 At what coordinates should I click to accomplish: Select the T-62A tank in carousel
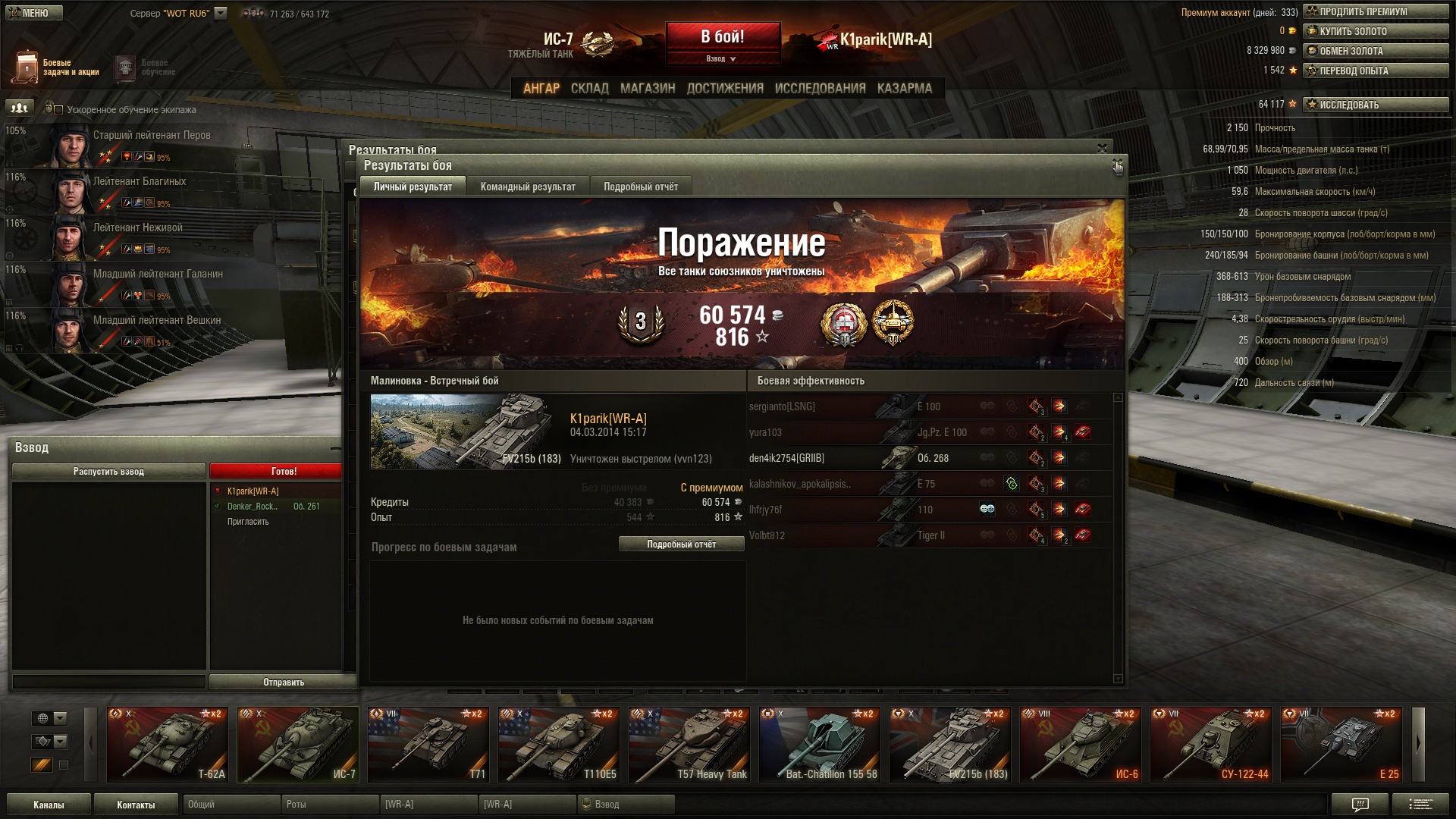(168, 745)
